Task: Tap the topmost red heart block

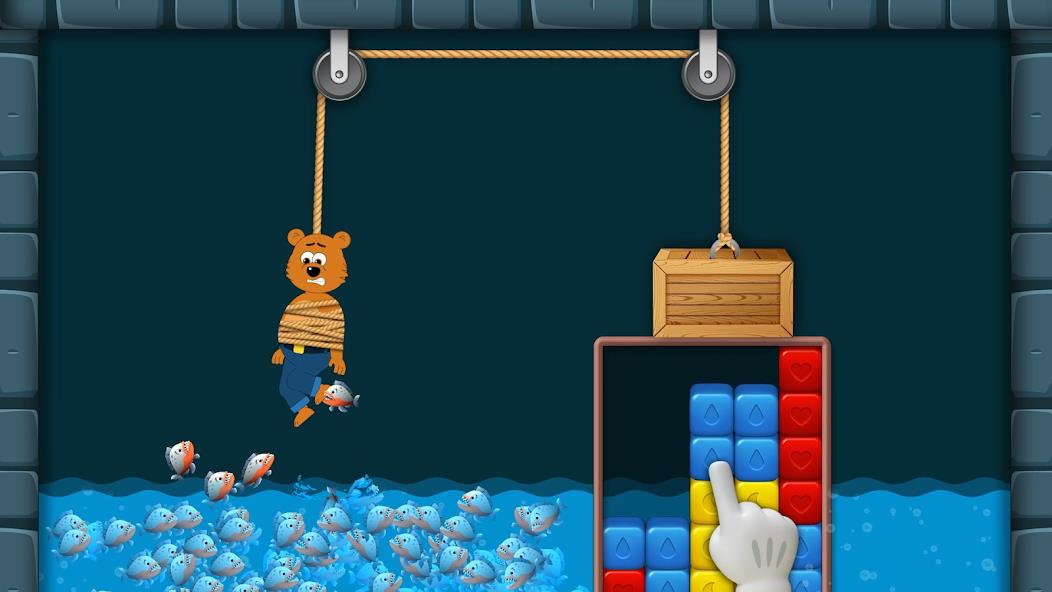Action: [800, 369]
